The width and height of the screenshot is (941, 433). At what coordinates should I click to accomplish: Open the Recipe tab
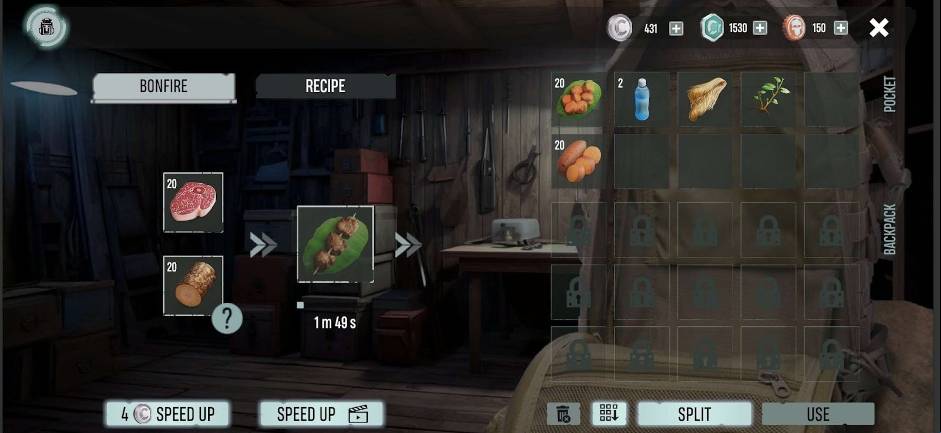click(x=325, y=86)
